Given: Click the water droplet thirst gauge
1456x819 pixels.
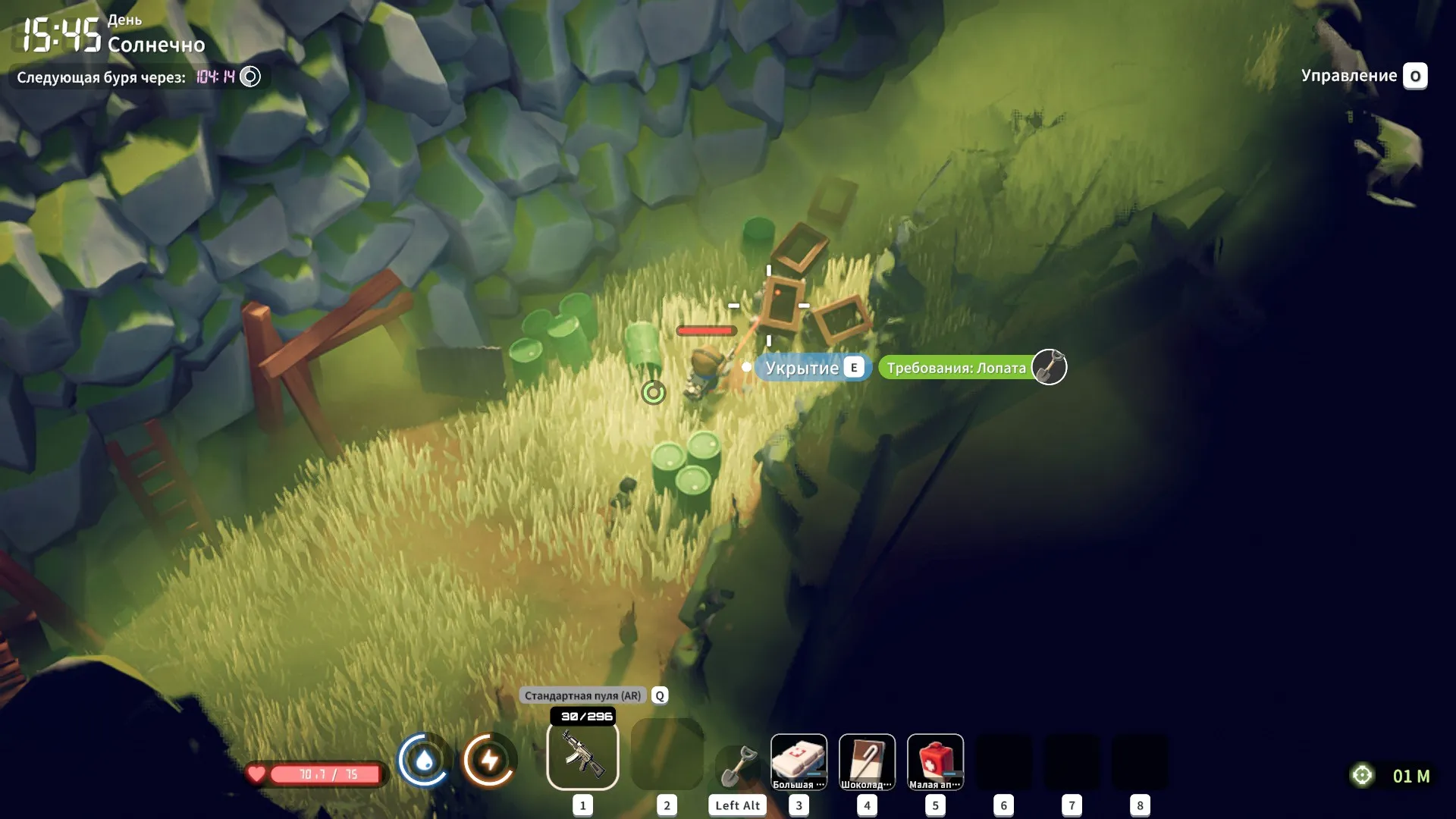Looking at the screenshot, I should pos(424,760).
